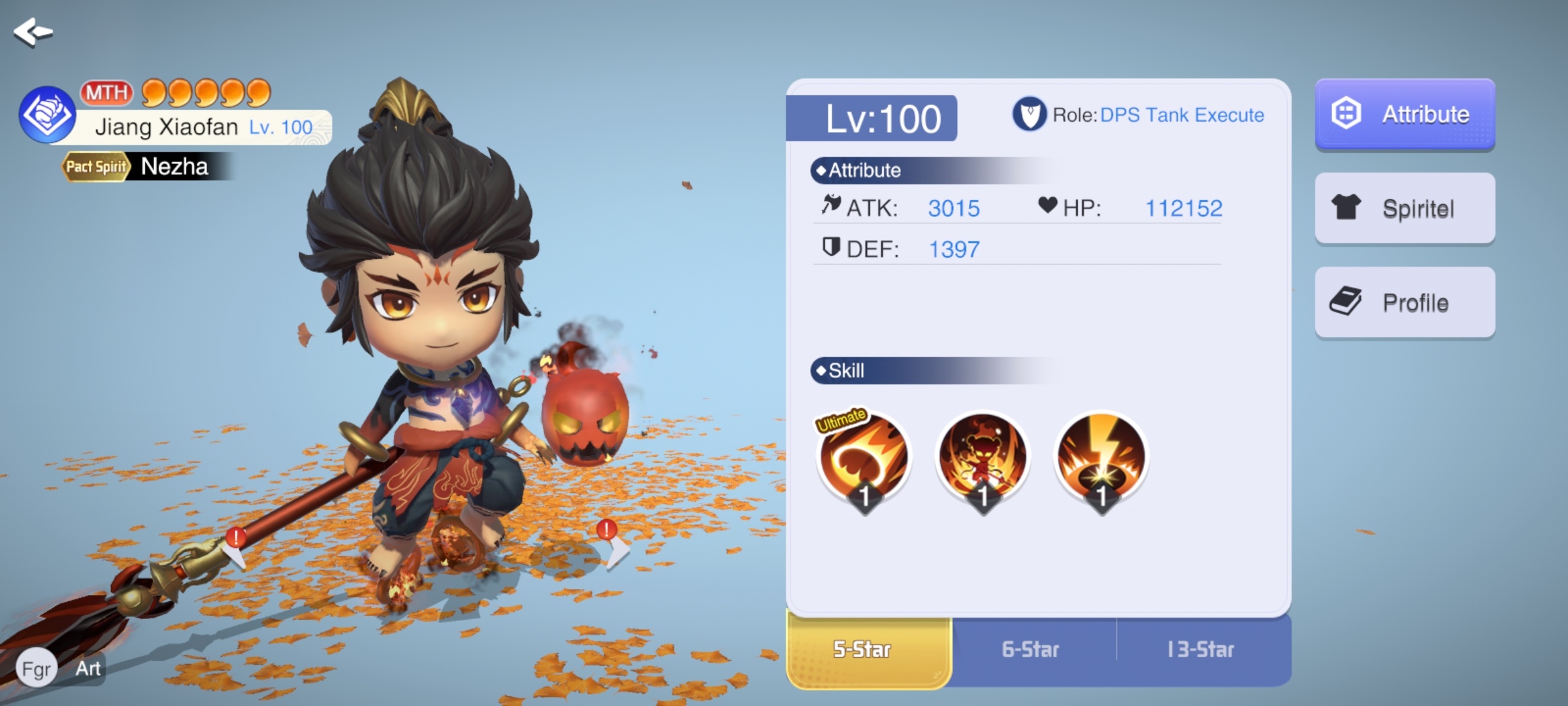
Task: Click the DPS Tank Execute role label
Action: pos(1182,115)
